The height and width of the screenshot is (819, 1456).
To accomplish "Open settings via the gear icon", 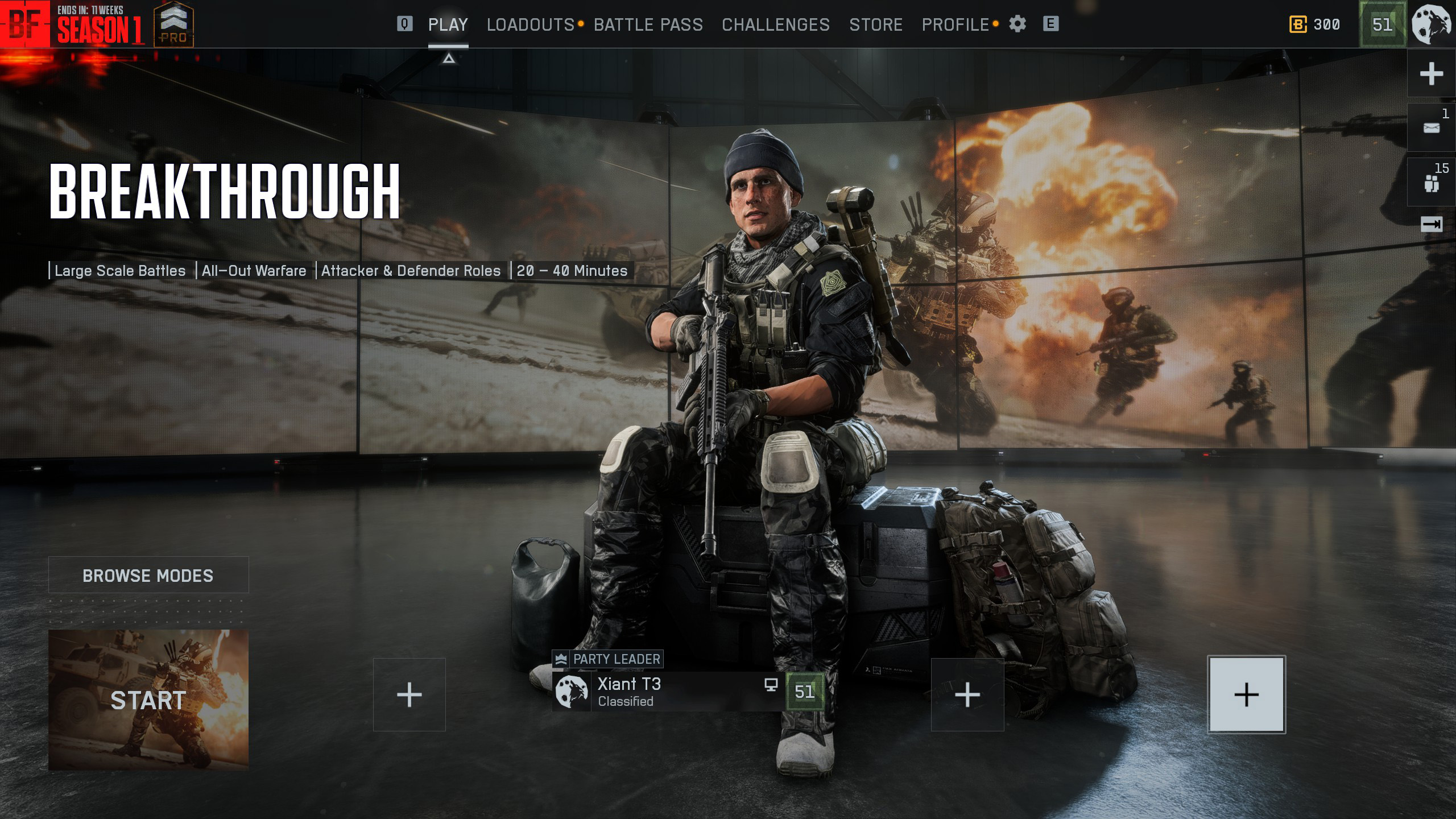I will [x=1017, y=24].
